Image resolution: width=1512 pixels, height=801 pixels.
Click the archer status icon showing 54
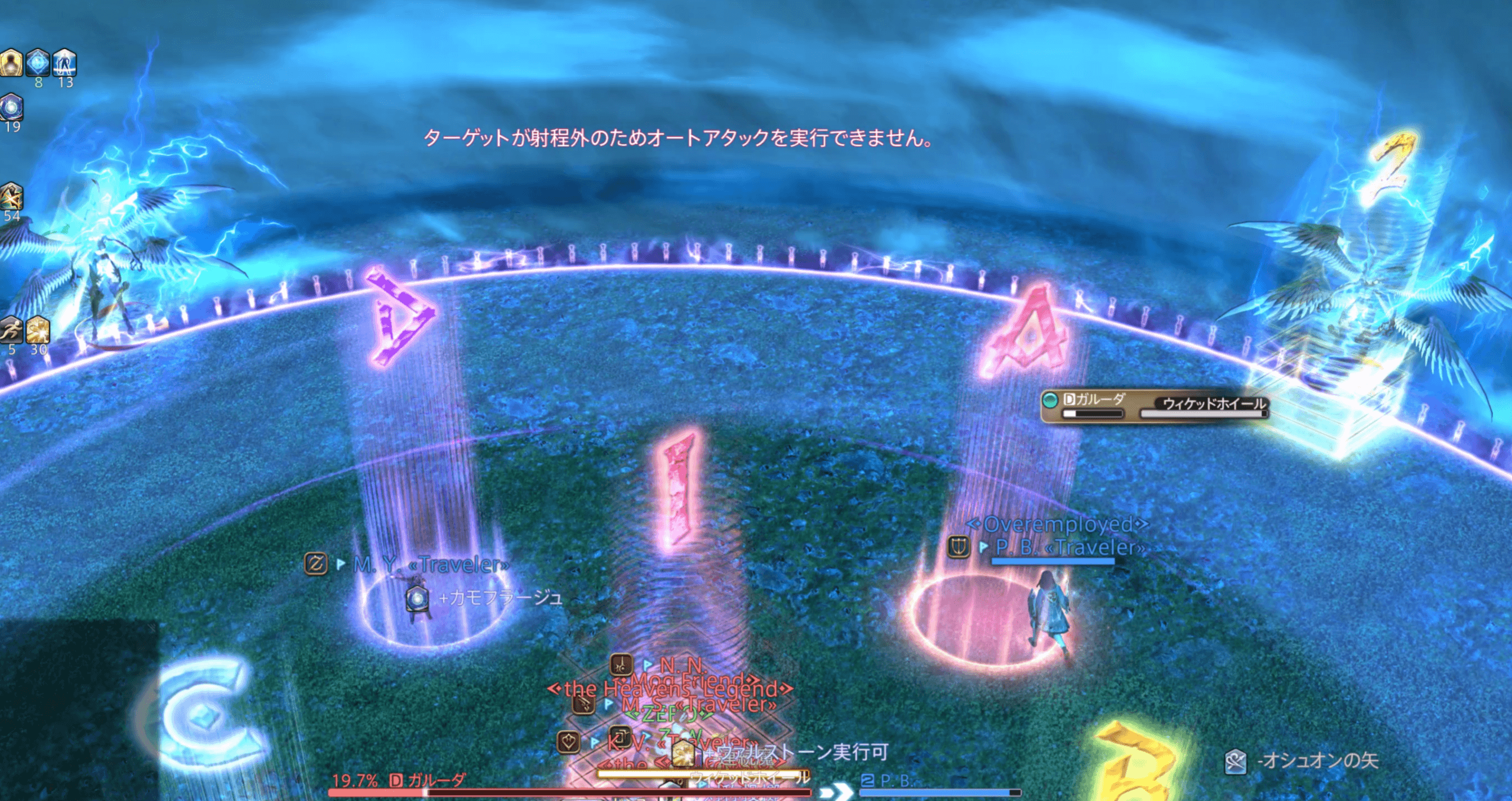point(11,197)
